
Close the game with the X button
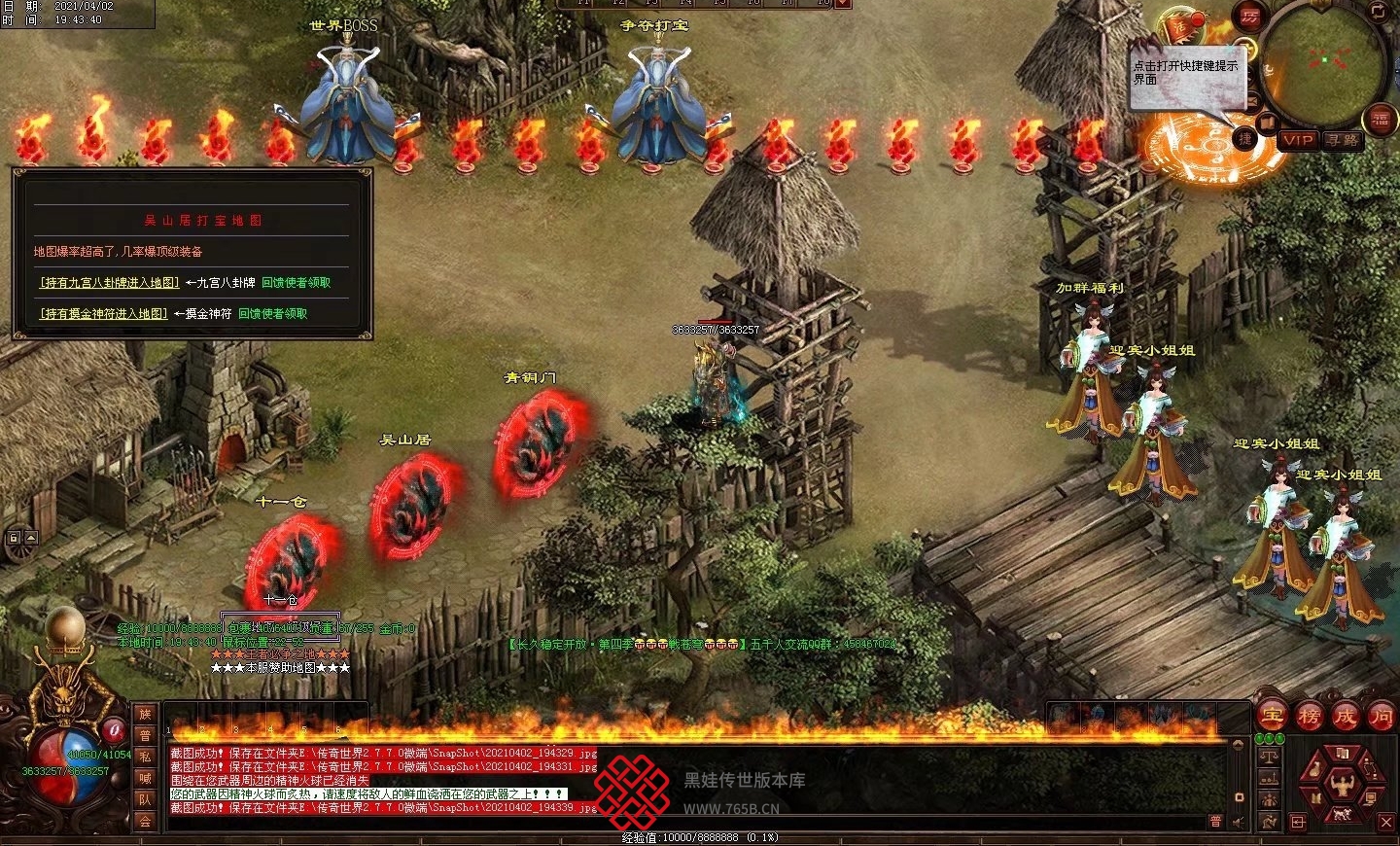1386,823
